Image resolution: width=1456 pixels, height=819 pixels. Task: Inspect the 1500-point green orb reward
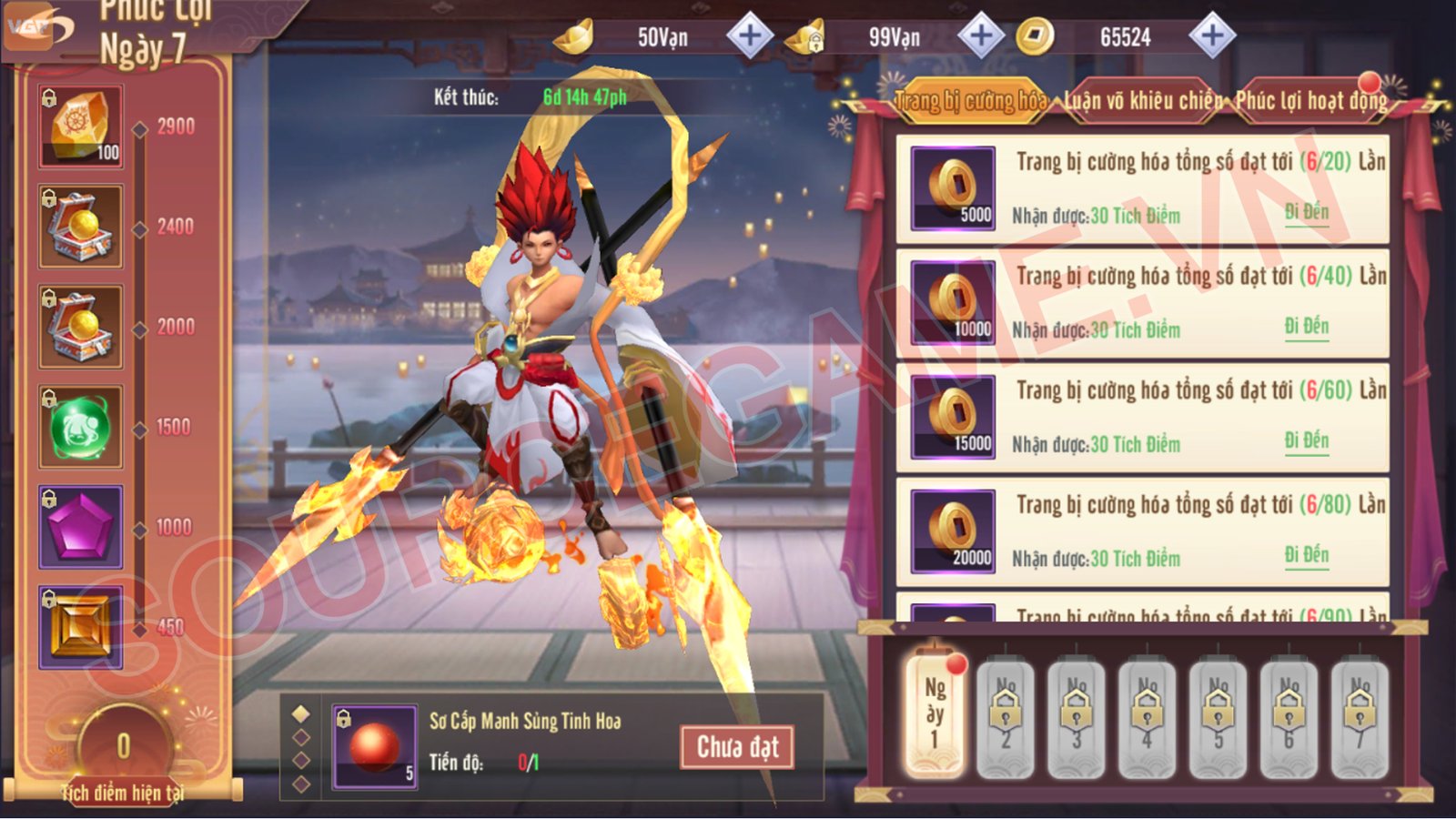tap(80, 427)
